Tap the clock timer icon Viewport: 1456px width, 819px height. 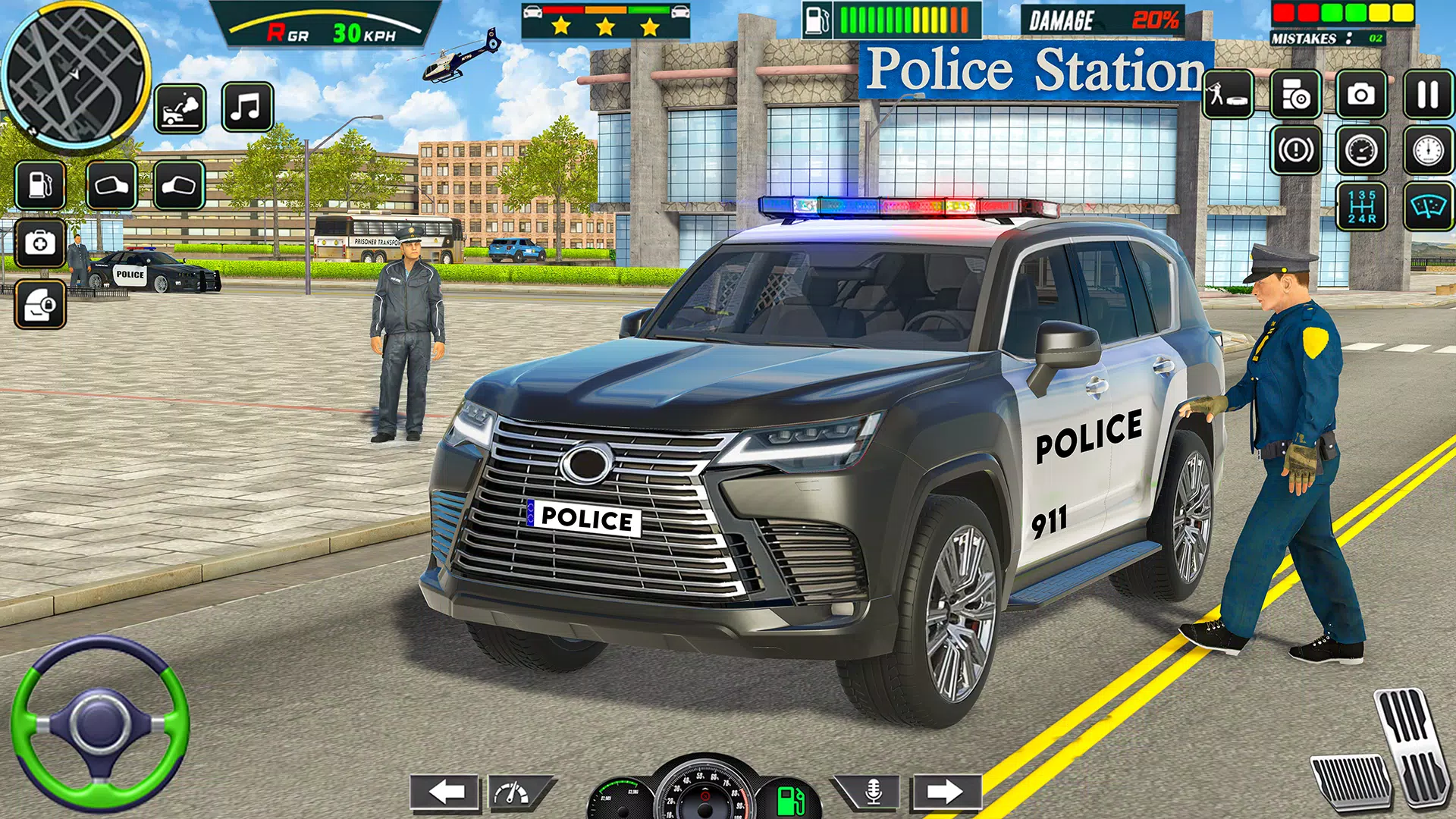[x=1428, y=150]
